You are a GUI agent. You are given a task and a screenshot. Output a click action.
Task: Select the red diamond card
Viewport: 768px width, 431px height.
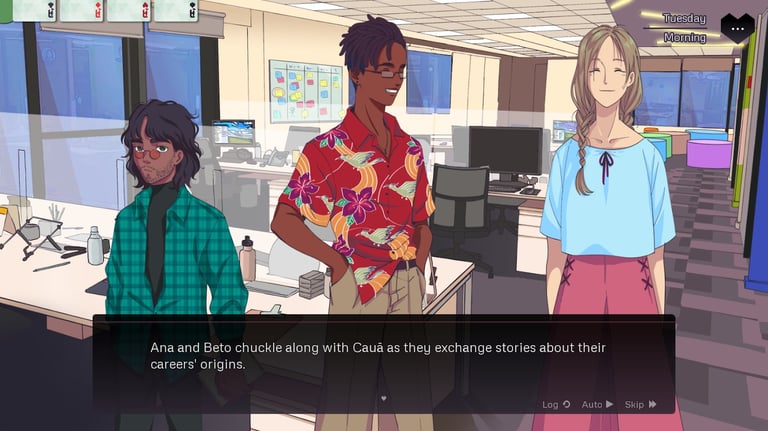[82, 10]
